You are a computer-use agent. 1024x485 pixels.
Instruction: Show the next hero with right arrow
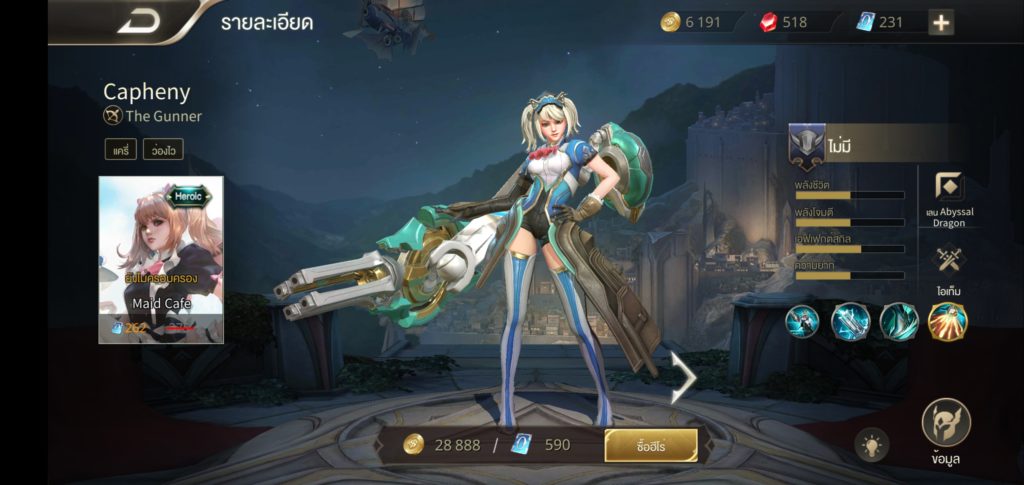(684, 377)
